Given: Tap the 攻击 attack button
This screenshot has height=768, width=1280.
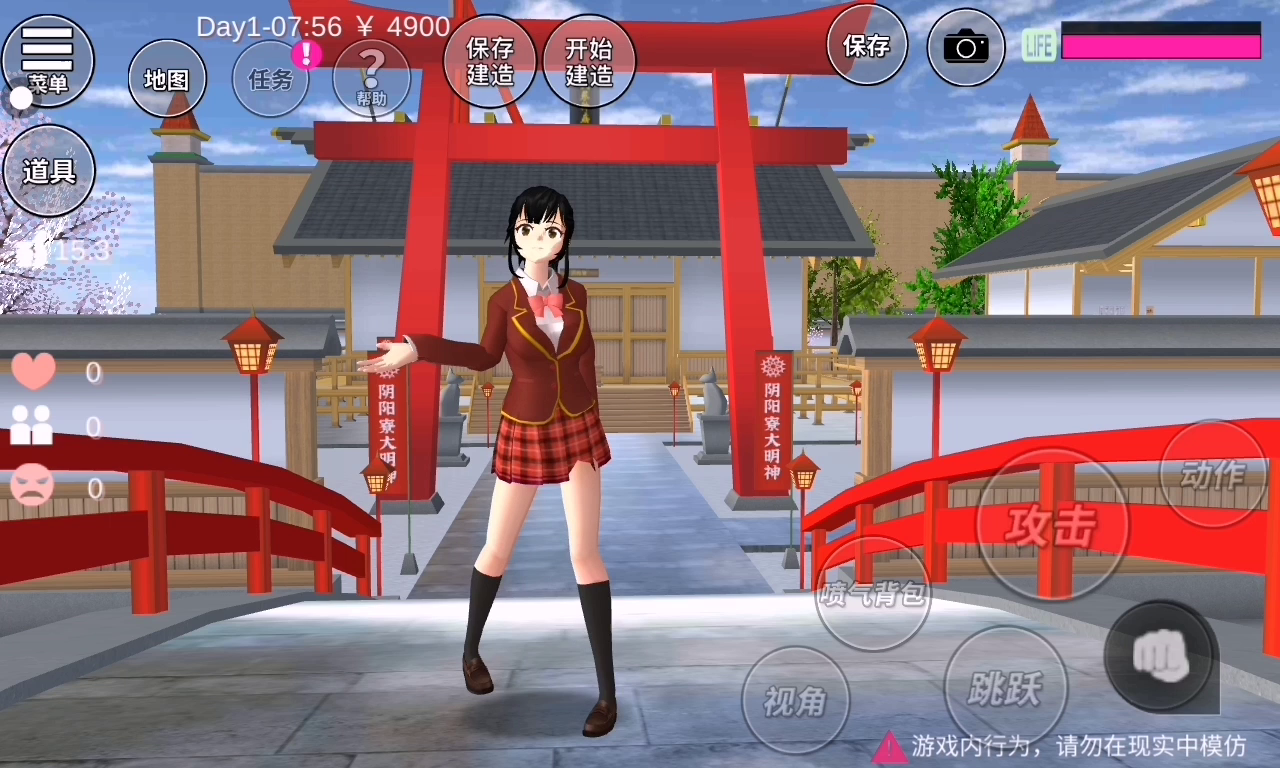Looking at the screenshot, I should coord(1051,524).
